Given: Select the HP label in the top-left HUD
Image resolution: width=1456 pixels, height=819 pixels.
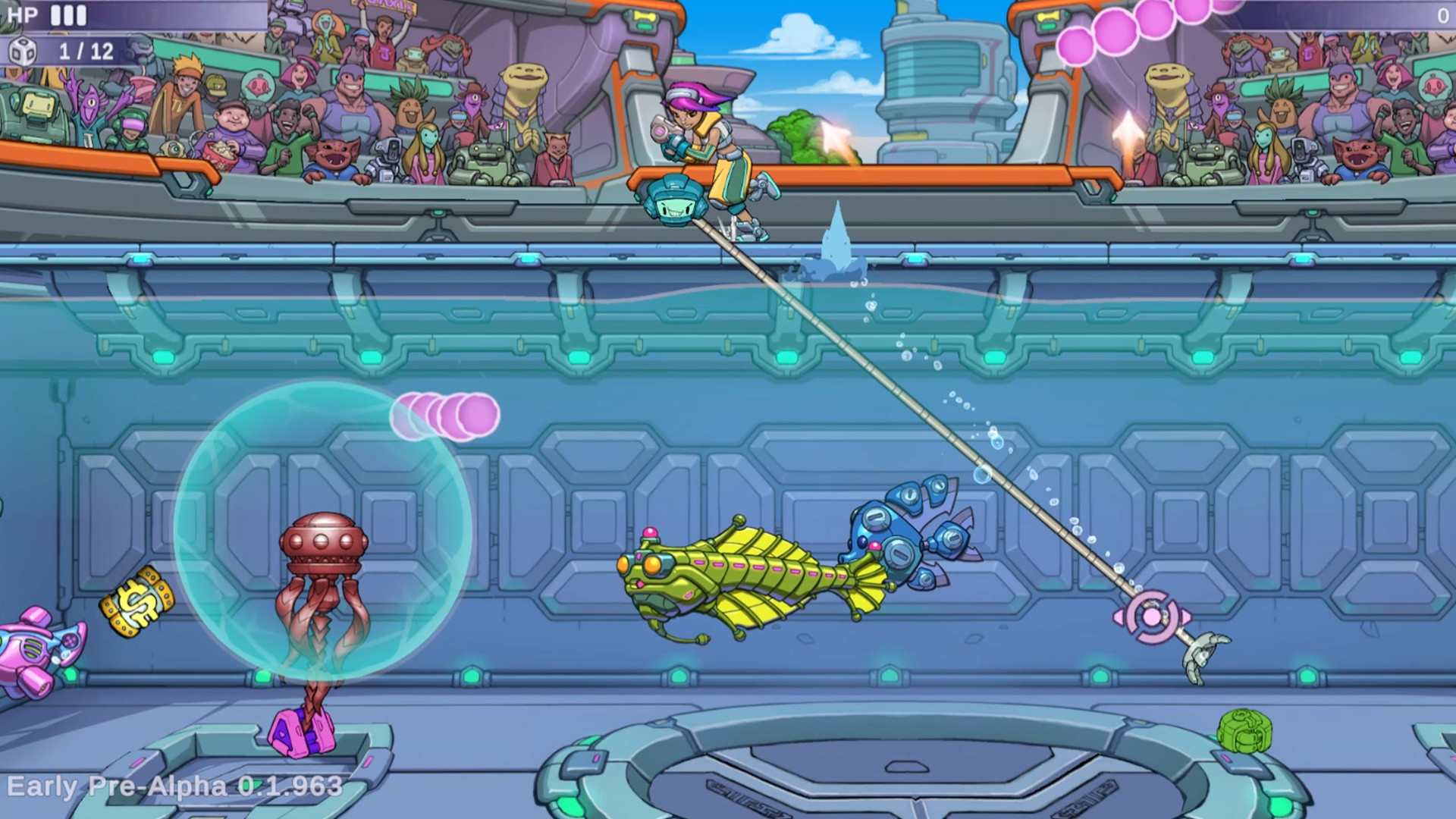Looking at the screenshot, I should (x=22, y=13).
